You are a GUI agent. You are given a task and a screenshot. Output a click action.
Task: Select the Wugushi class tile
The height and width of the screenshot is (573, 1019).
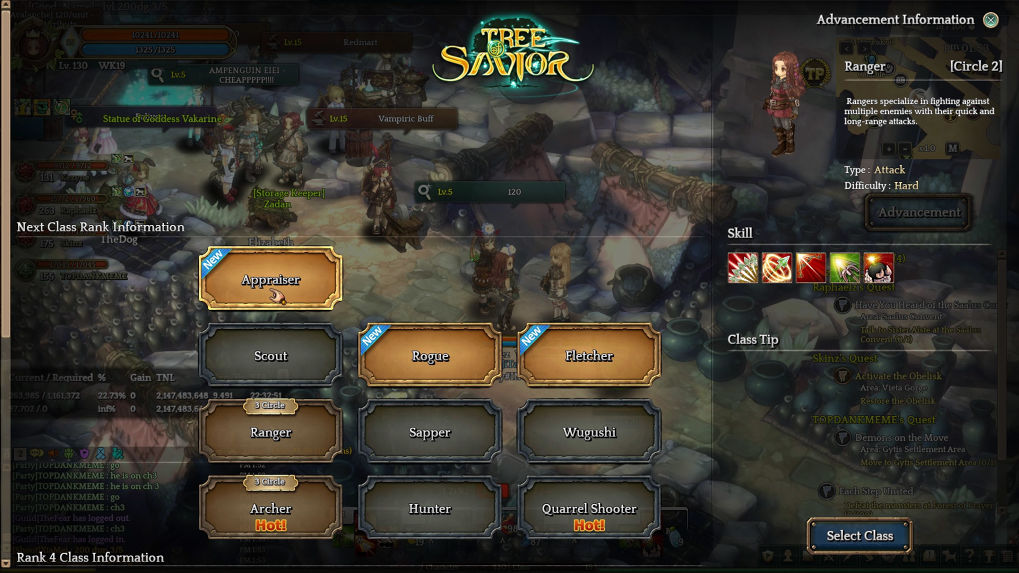589,433
